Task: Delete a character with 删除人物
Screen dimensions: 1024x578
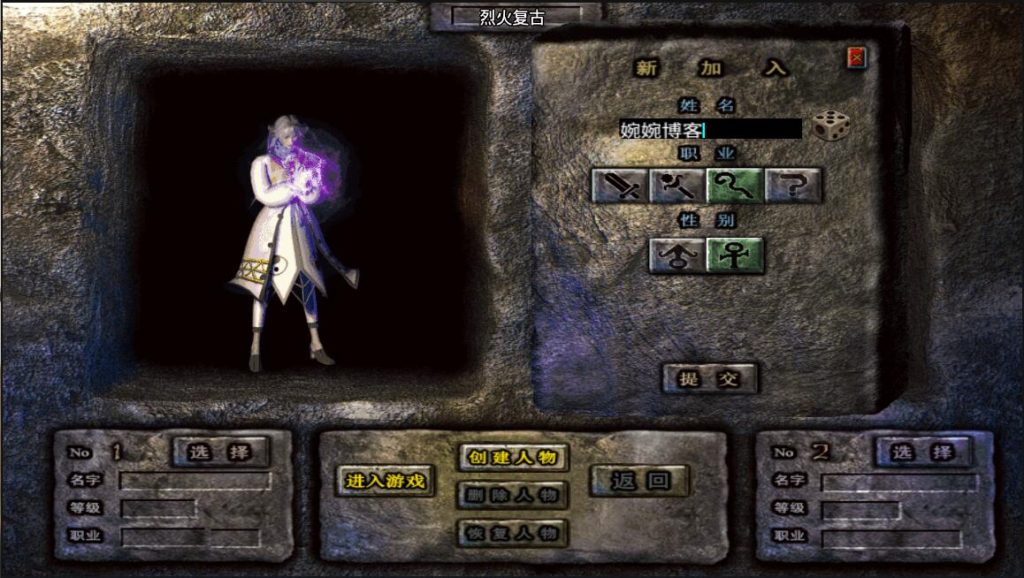Action: 513,495
